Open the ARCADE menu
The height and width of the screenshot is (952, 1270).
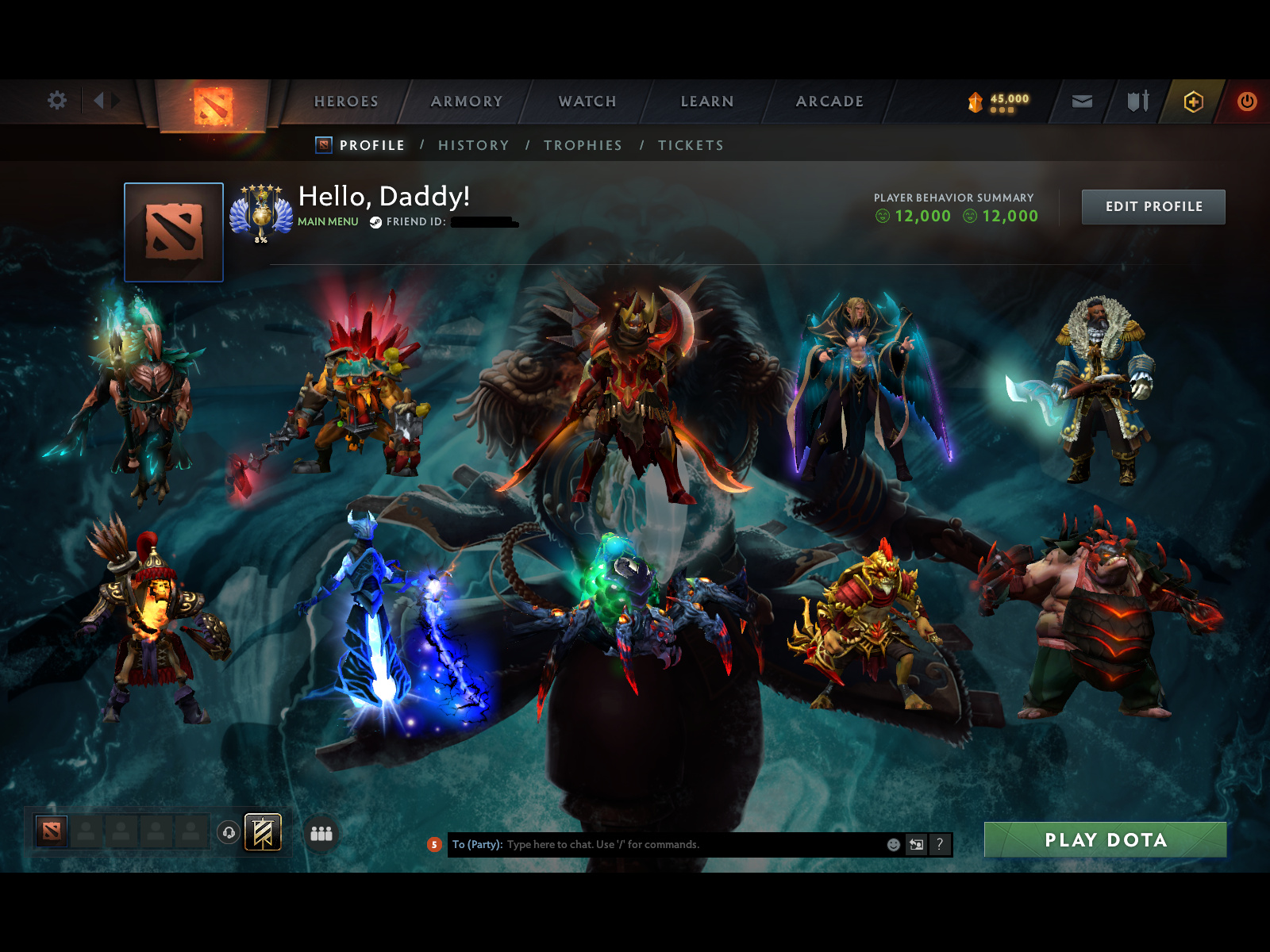829,102
